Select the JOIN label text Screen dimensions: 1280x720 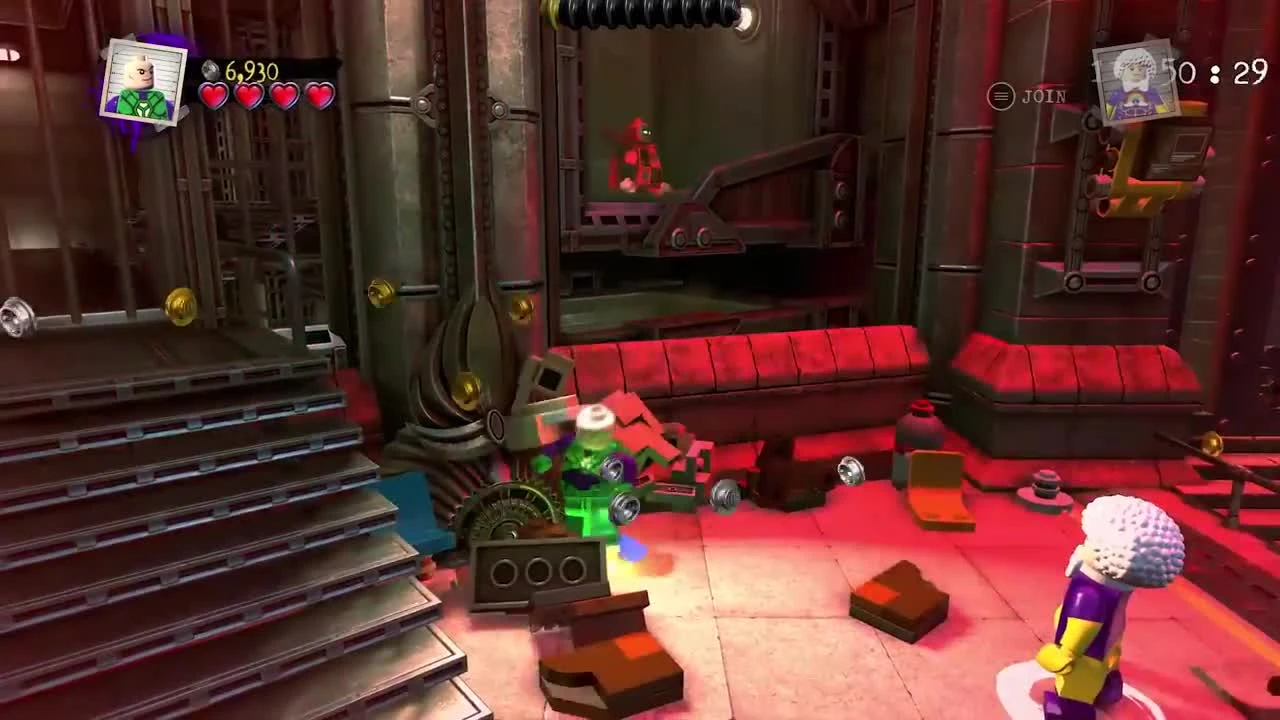(x=1045, y=93)
